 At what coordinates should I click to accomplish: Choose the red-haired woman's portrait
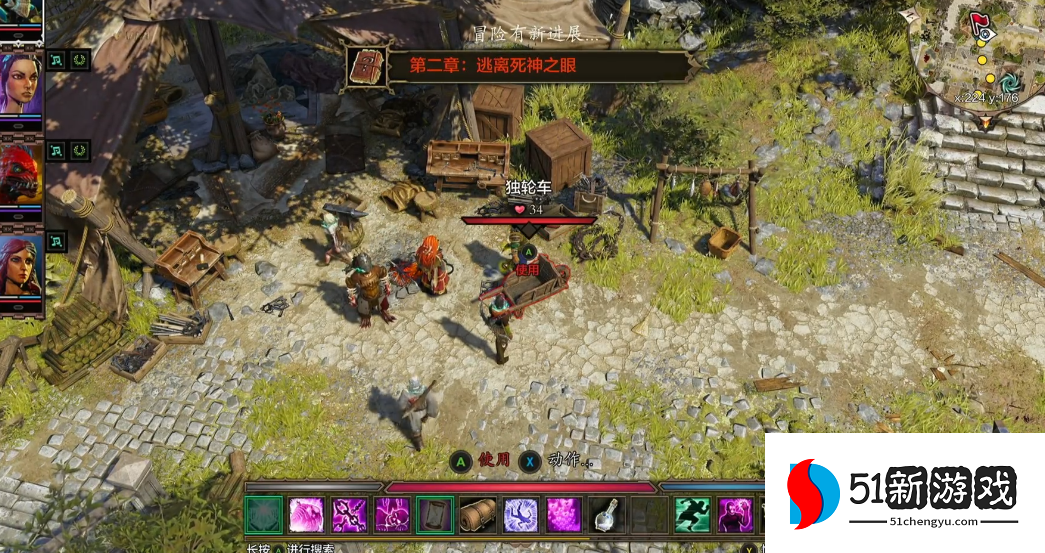pyautogui.click(x=21, y=264)
